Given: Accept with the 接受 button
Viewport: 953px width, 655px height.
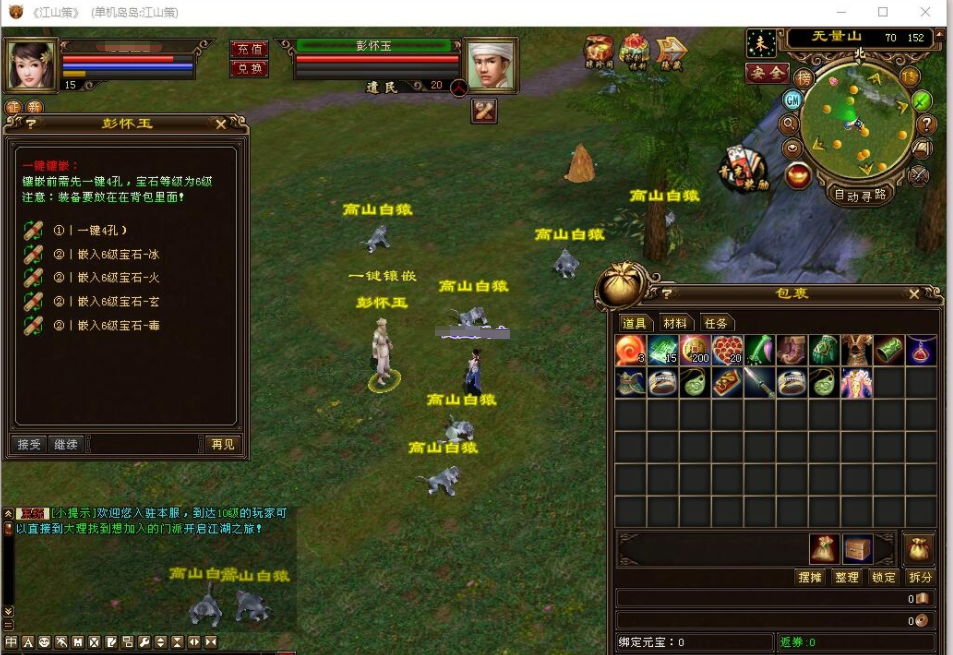Looking at the screenshot, I should click(30, 444).
